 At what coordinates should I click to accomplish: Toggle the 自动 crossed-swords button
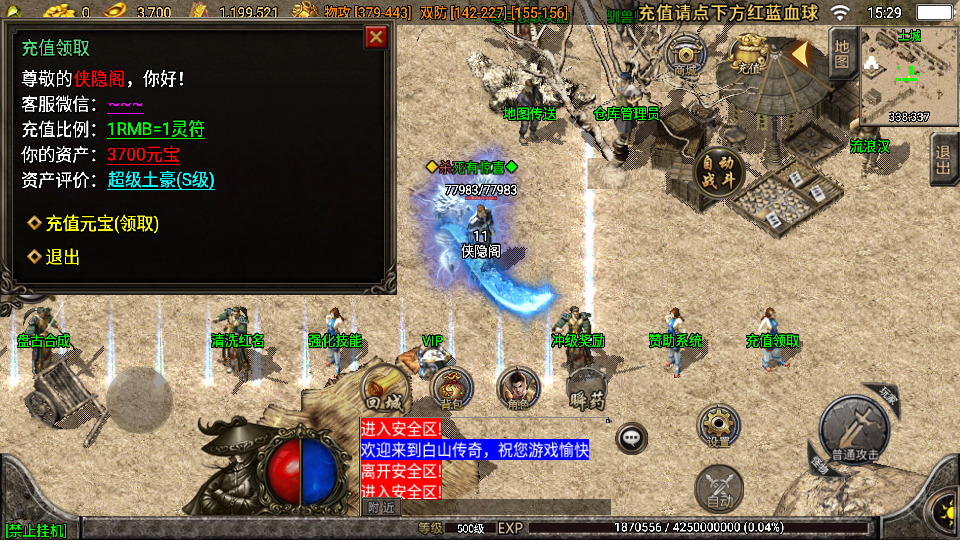pyautogui.click(x=718, y=489)
